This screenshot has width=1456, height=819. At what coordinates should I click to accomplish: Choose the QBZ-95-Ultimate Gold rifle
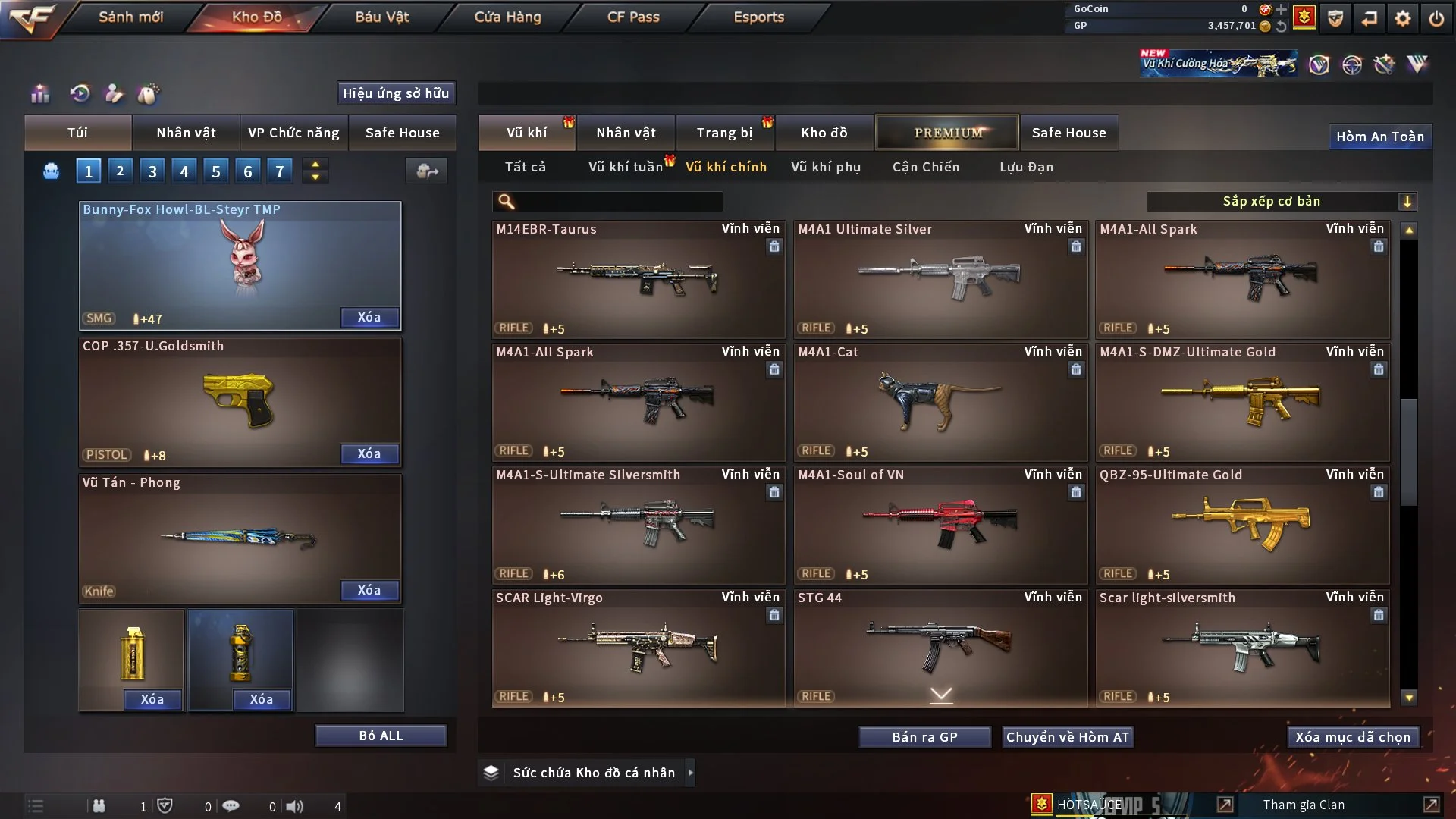[1242, 525]
